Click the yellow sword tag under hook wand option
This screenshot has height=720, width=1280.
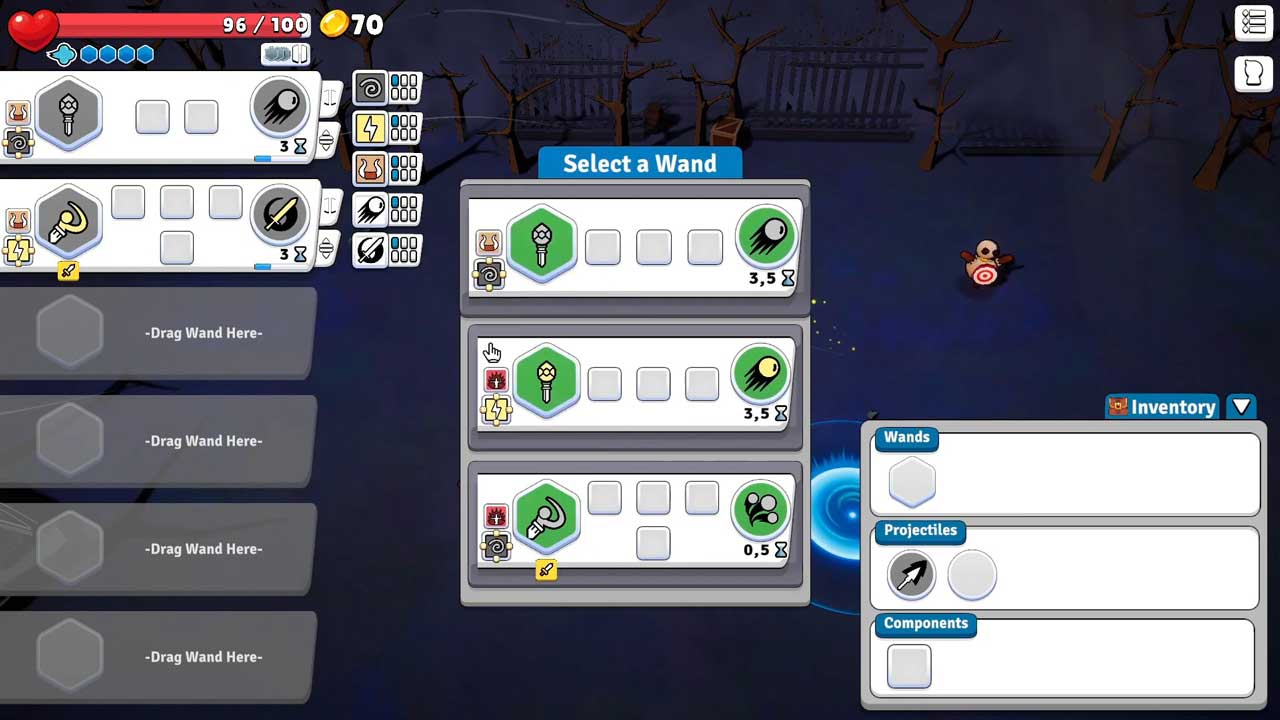point(546,570)
